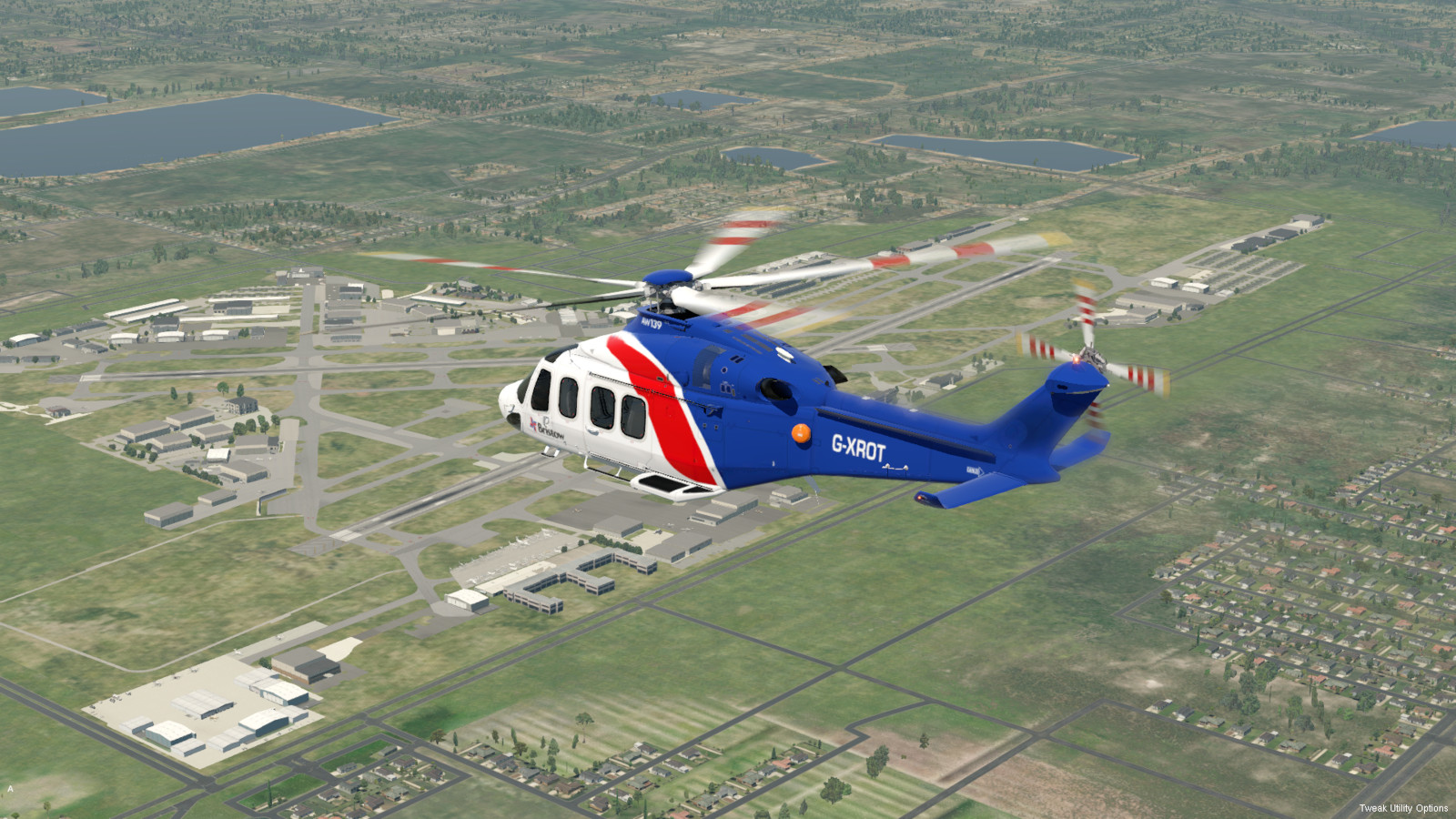The width and height of the screenshot is (1456, 819).
Task: Open the Tweak Utility Options label
Action: pos(1402,808)
